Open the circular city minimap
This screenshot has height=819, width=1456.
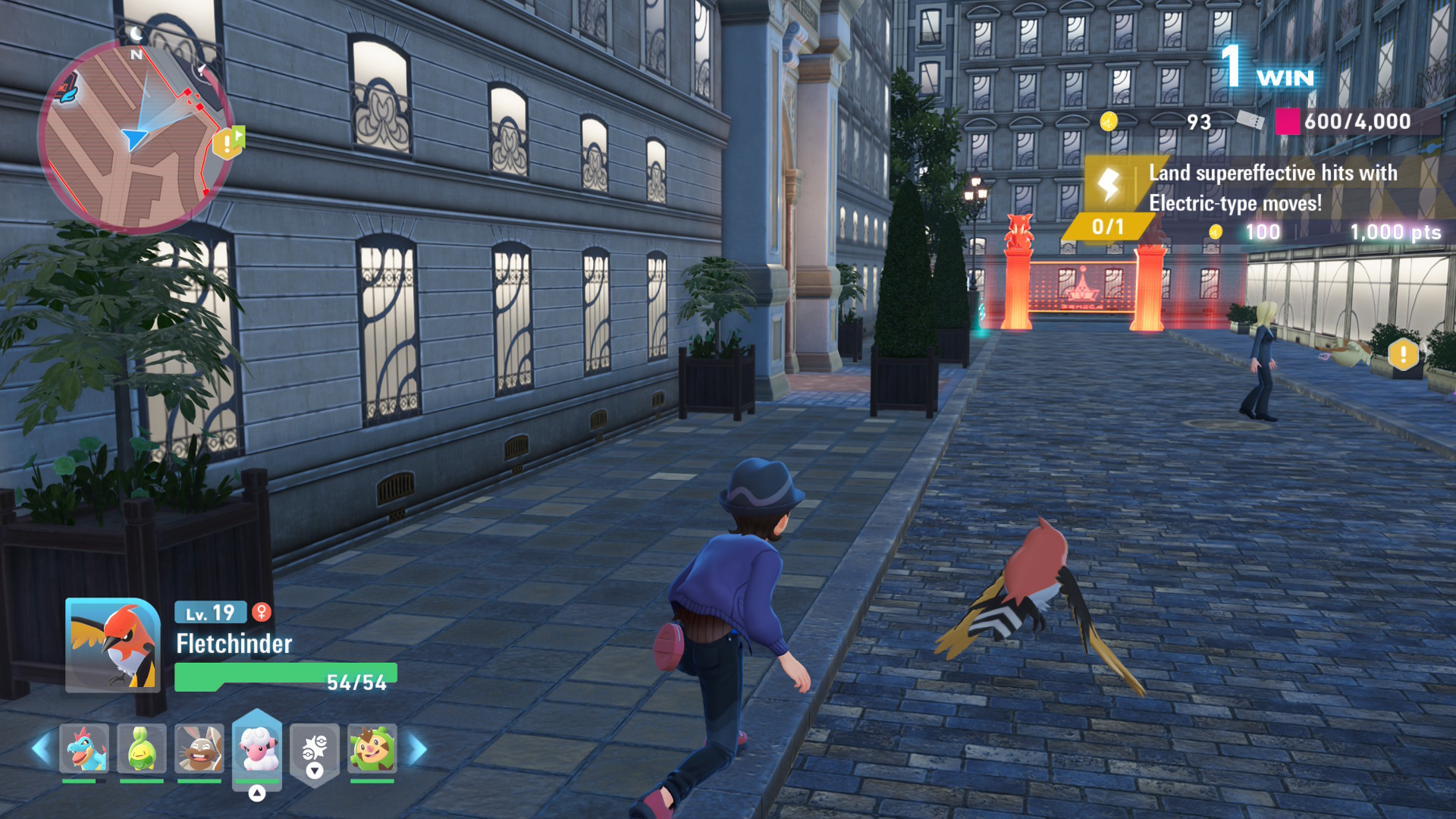point(135,136)
